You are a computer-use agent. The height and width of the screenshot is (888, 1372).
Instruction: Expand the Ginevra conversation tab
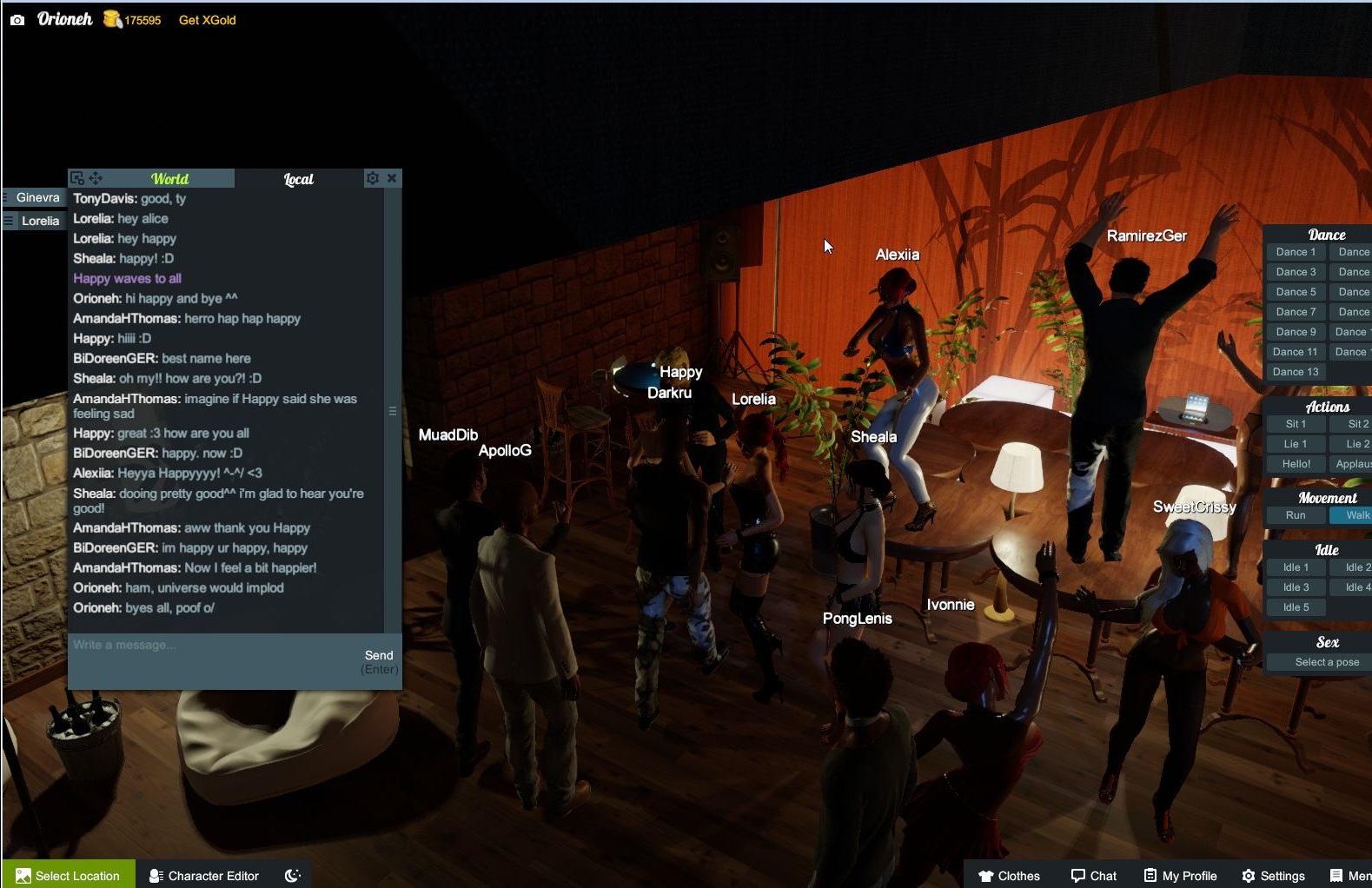coord(38,197)
